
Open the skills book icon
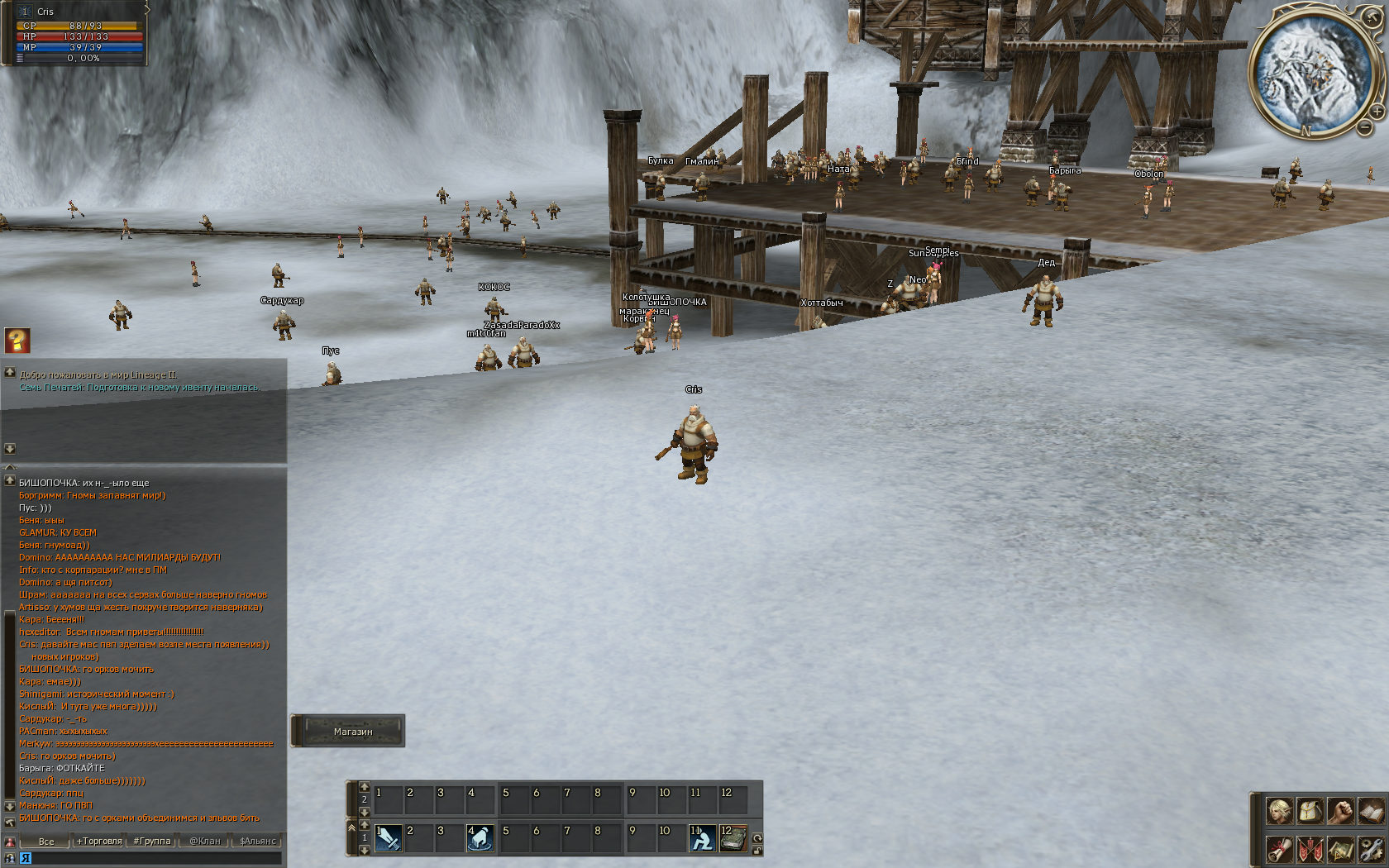pyautogui.click(x=1371, y=811)
